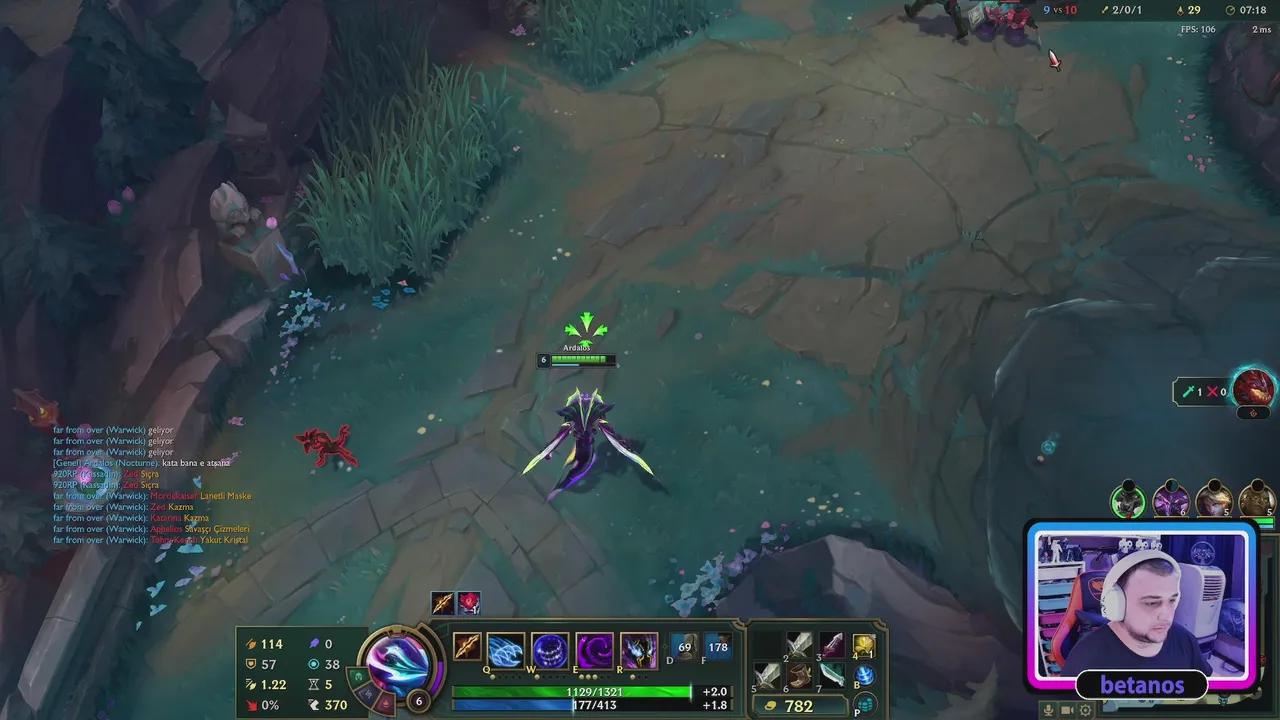Click the green-ringed teammate portrait
Screen dimensions: 1280x720
[1128, 500]
